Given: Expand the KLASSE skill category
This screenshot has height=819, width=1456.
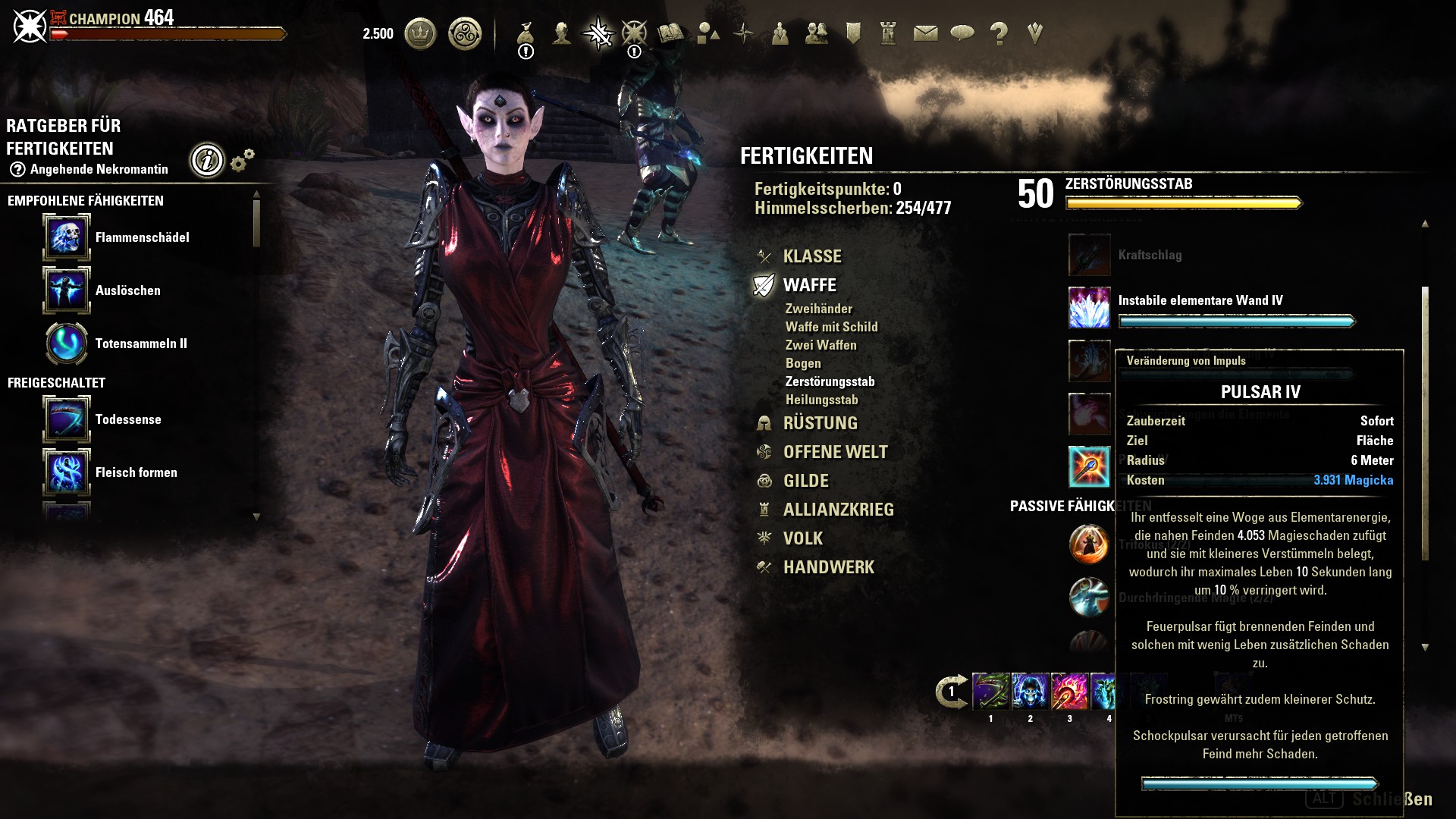Looking at the screenshot, I should [811, 256].
